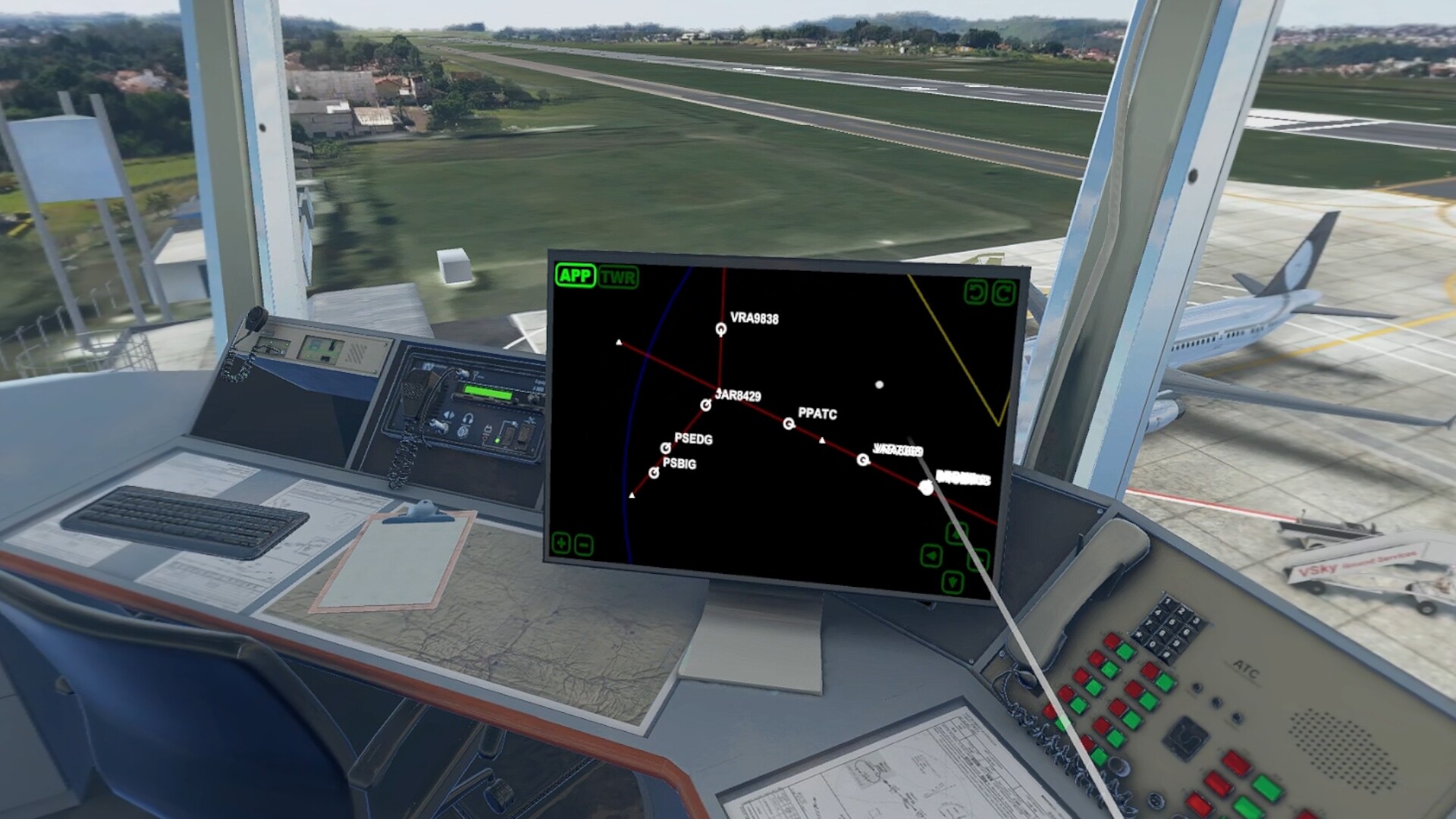The height and width of the screenshot is (819, 1456).
Task: Rotate the radar view clockwise
Action: tap(1003, 291)
